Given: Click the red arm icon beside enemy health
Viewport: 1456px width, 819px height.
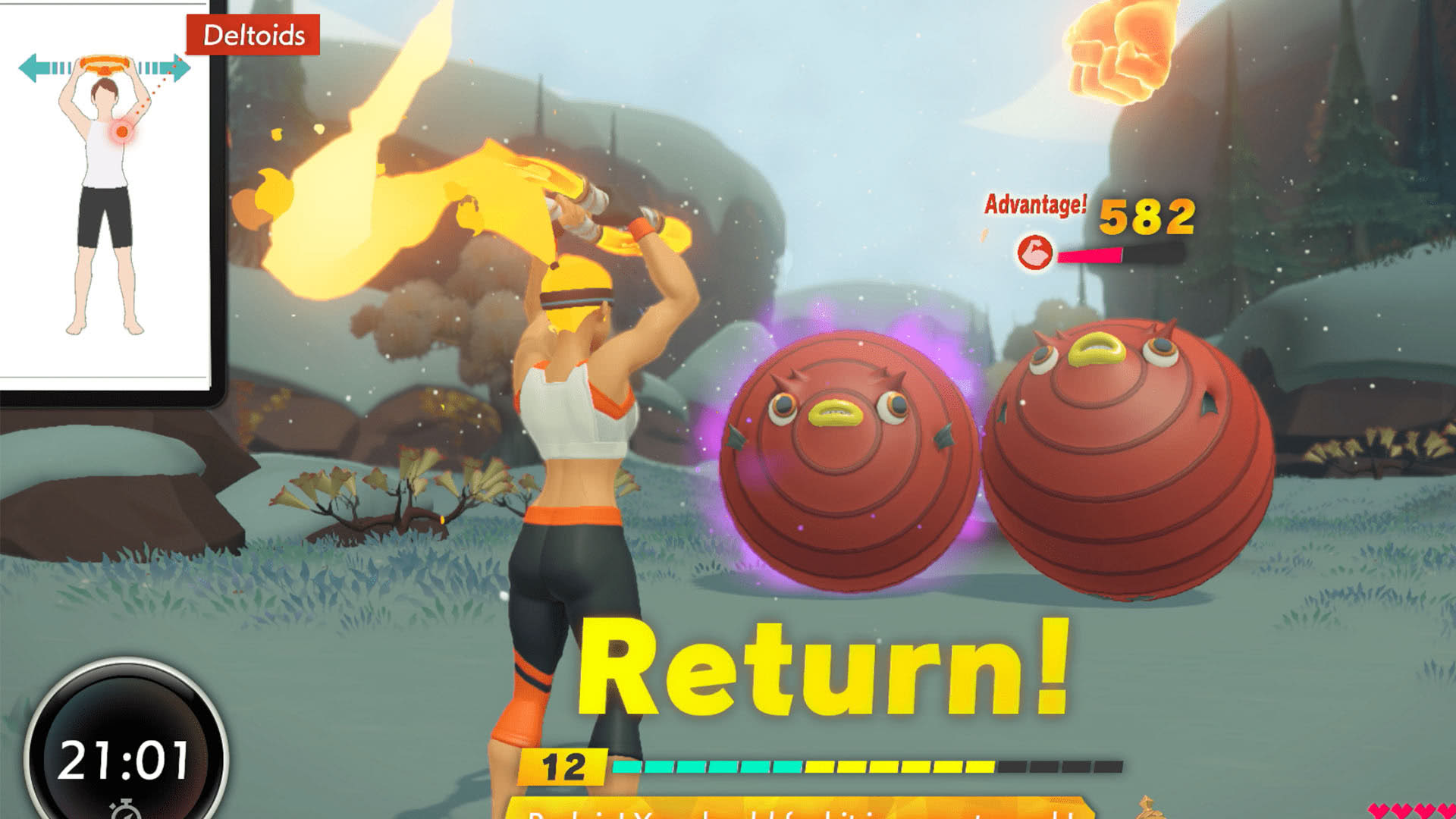Looking at the screenshot, I should click(x=1034, y=253).
